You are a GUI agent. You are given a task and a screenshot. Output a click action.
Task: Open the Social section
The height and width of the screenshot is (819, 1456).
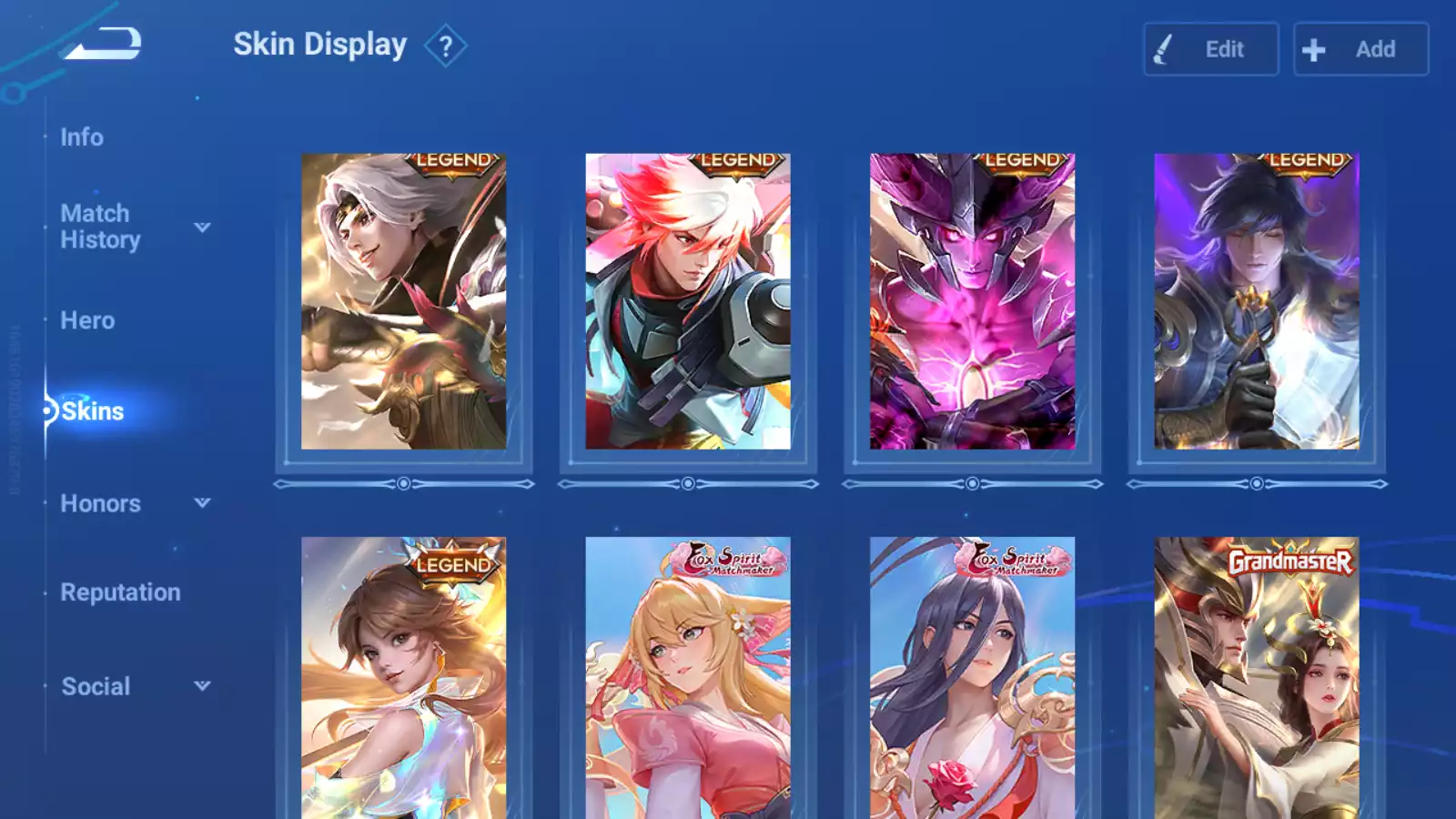click(96, 686)
